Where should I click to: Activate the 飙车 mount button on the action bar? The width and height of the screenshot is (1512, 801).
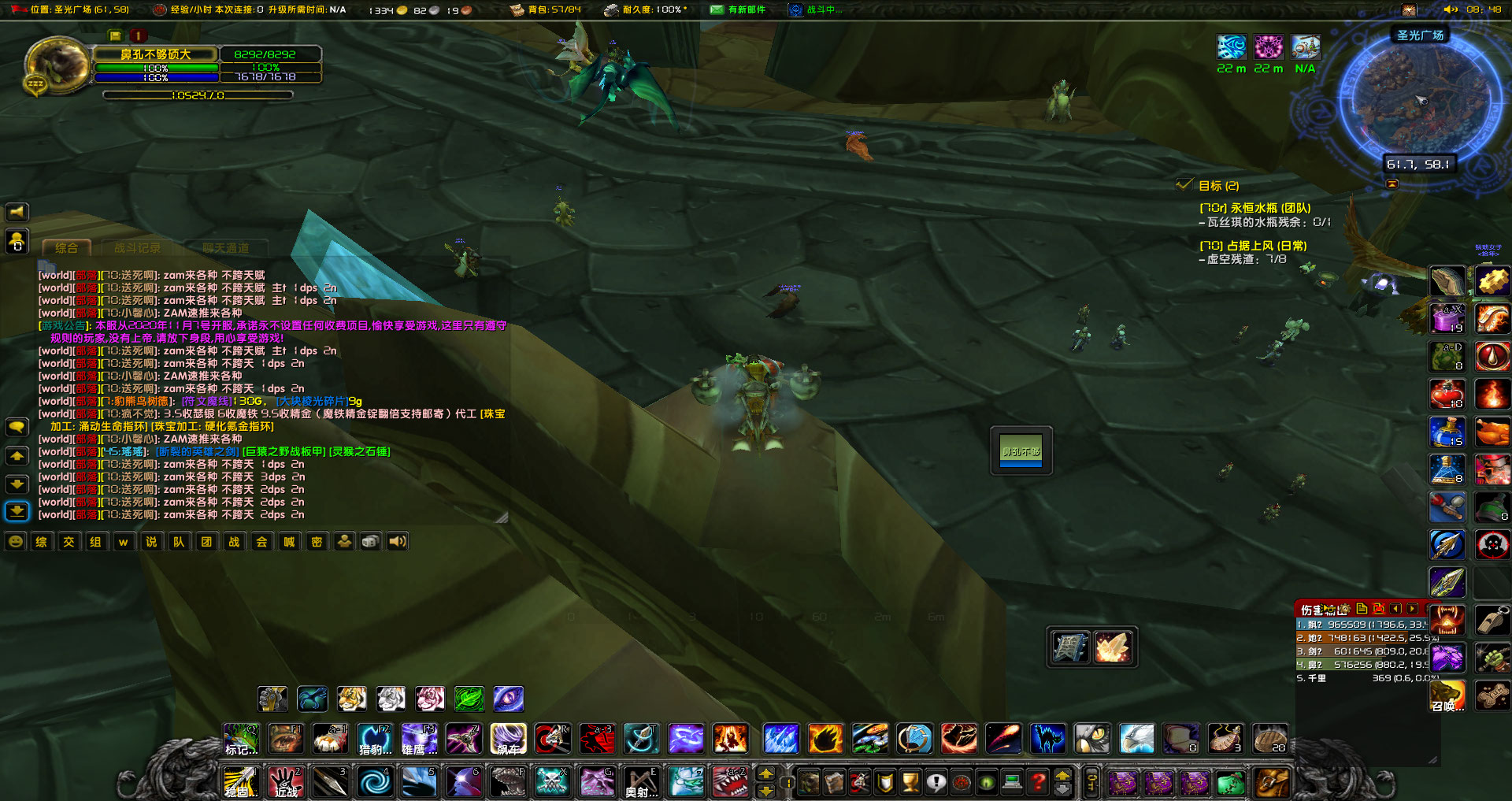pyautogui.click(x=508, y=739)
